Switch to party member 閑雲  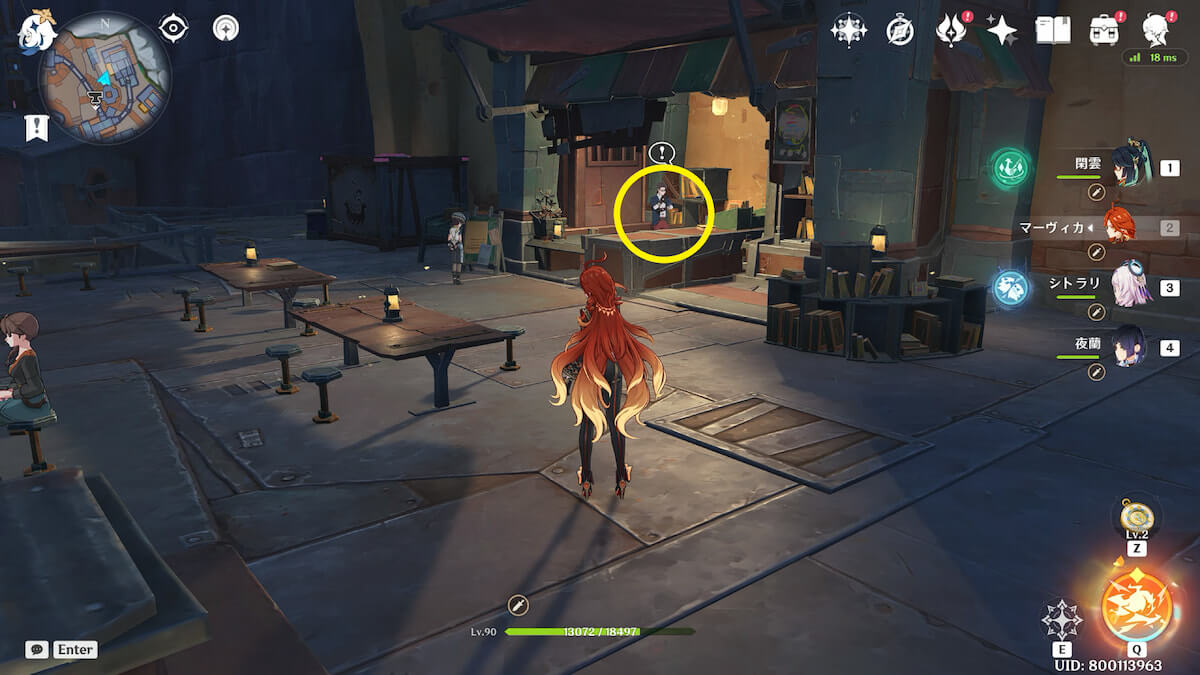tap(1130, 165)
